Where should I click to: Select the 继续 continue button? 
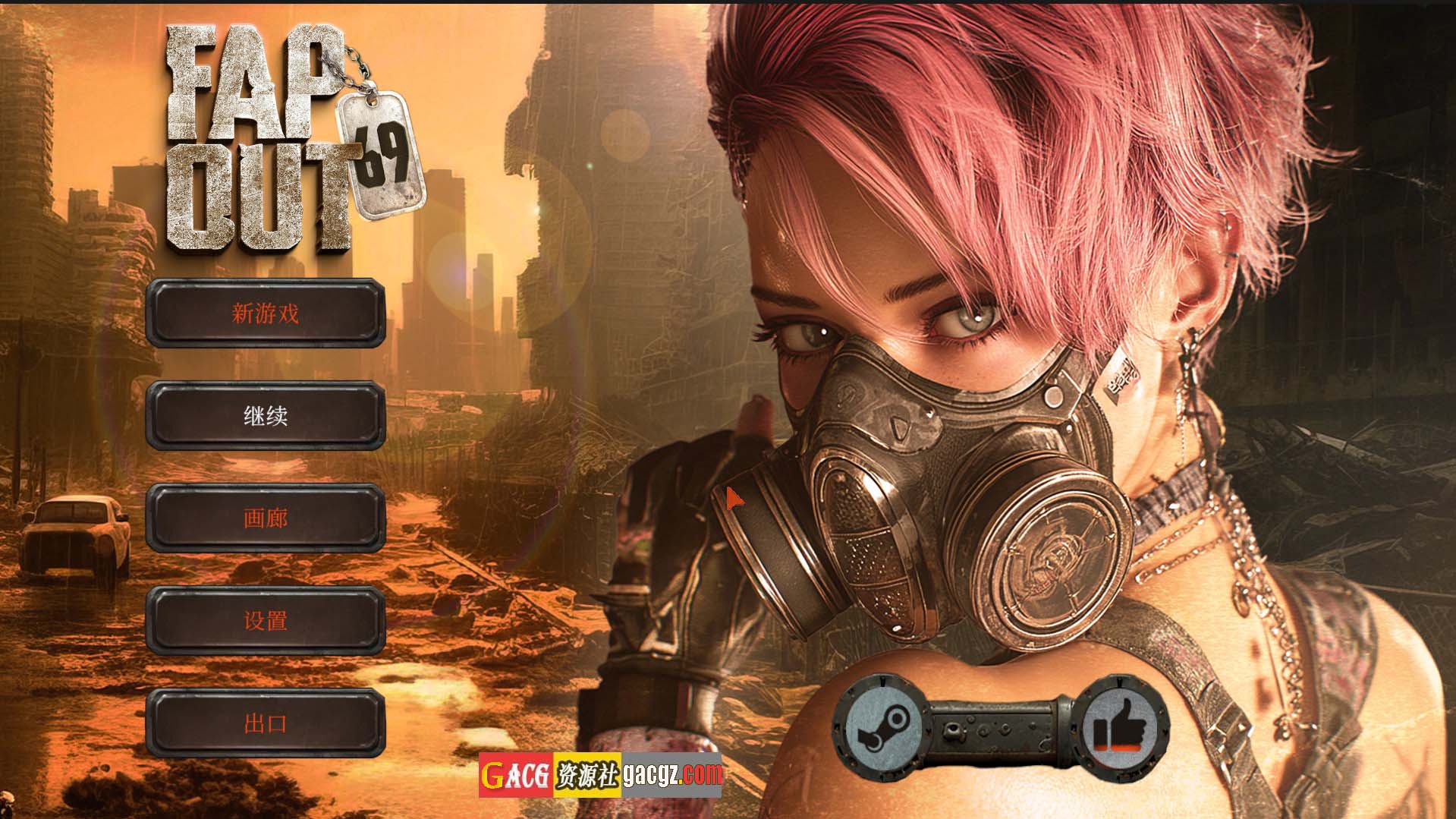point(266,415)
